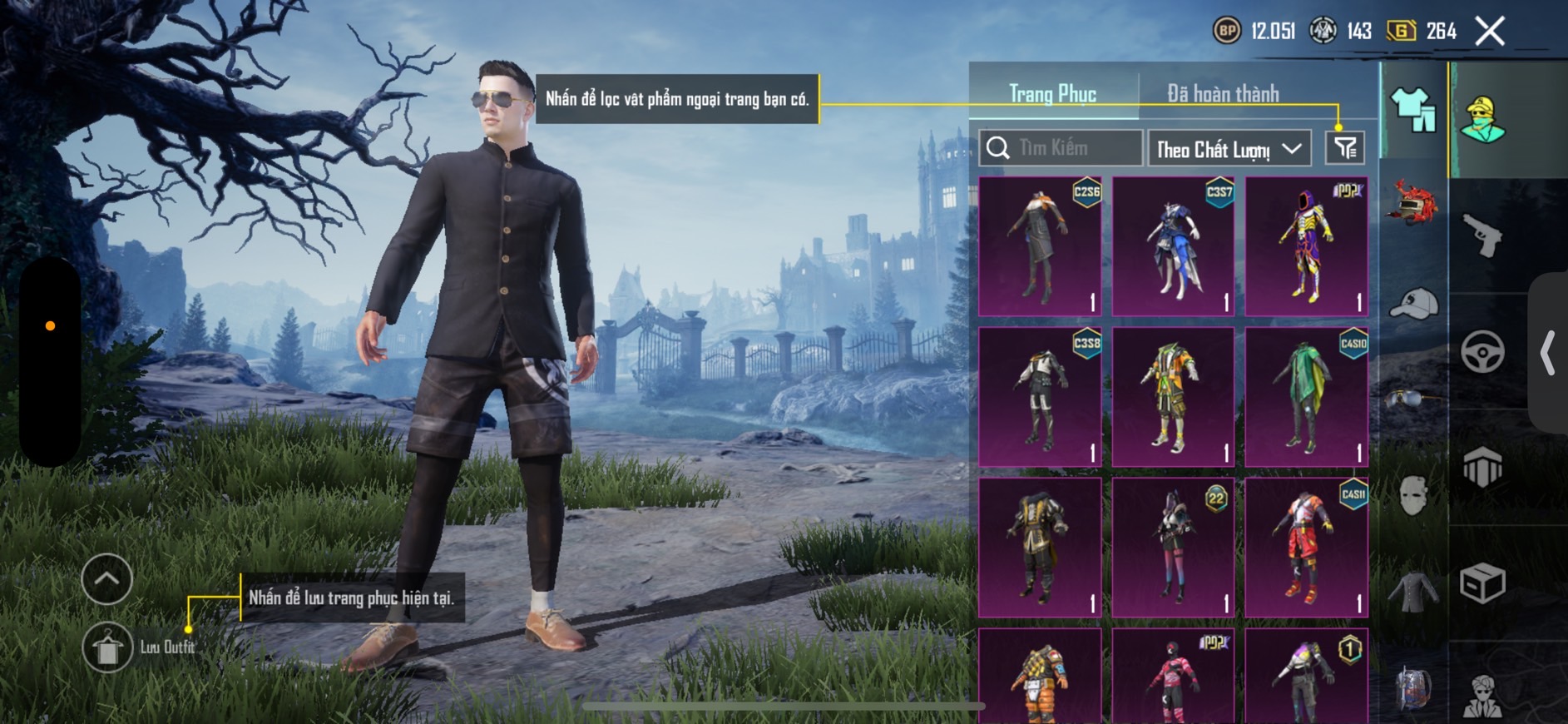Viewport: 1568px width, 724px height.
Task: Show the cap headwear category
Action: (1412, 304)
